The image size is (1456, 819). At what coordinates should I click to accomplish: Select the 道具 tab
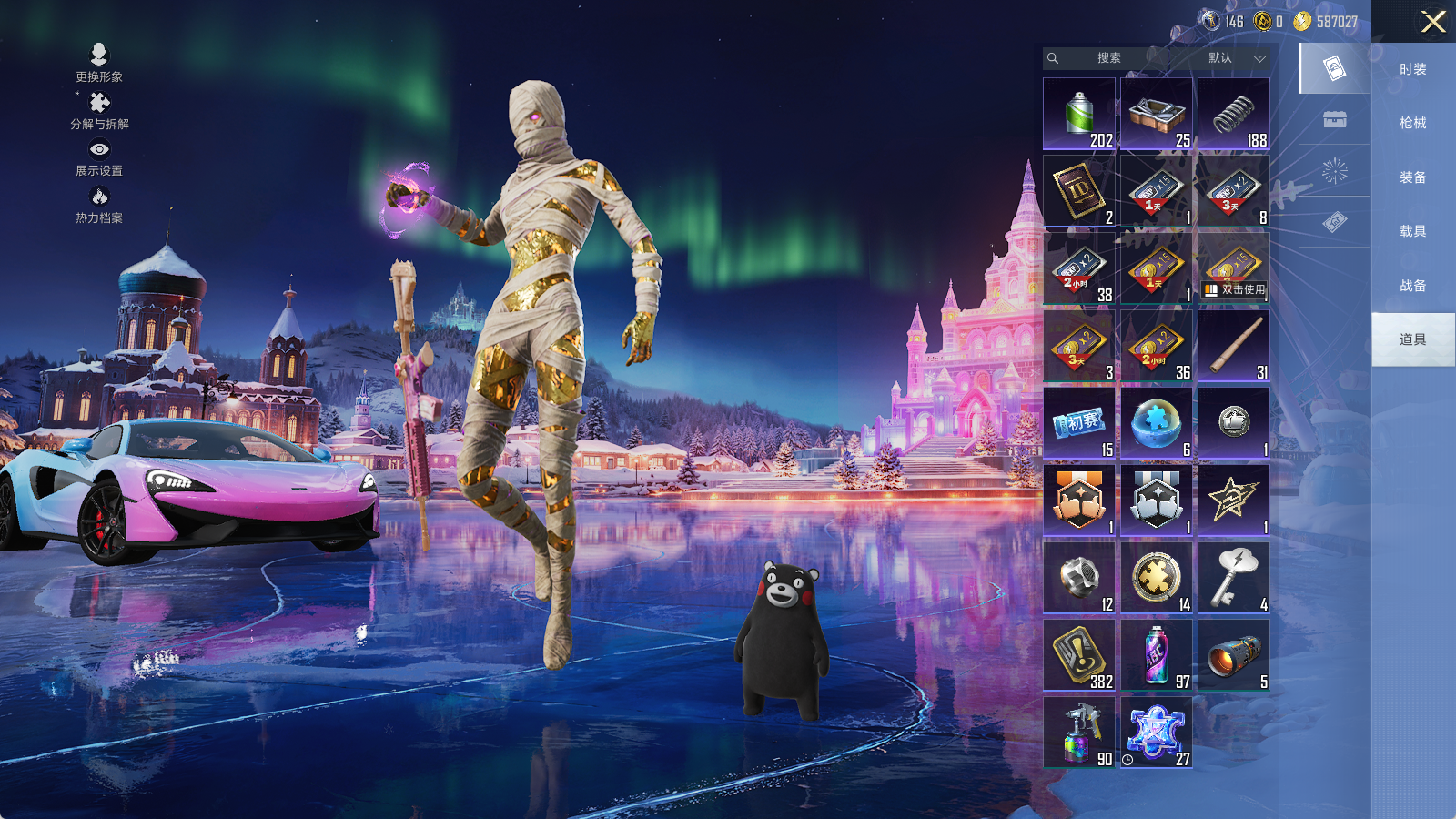point(1412,339)
